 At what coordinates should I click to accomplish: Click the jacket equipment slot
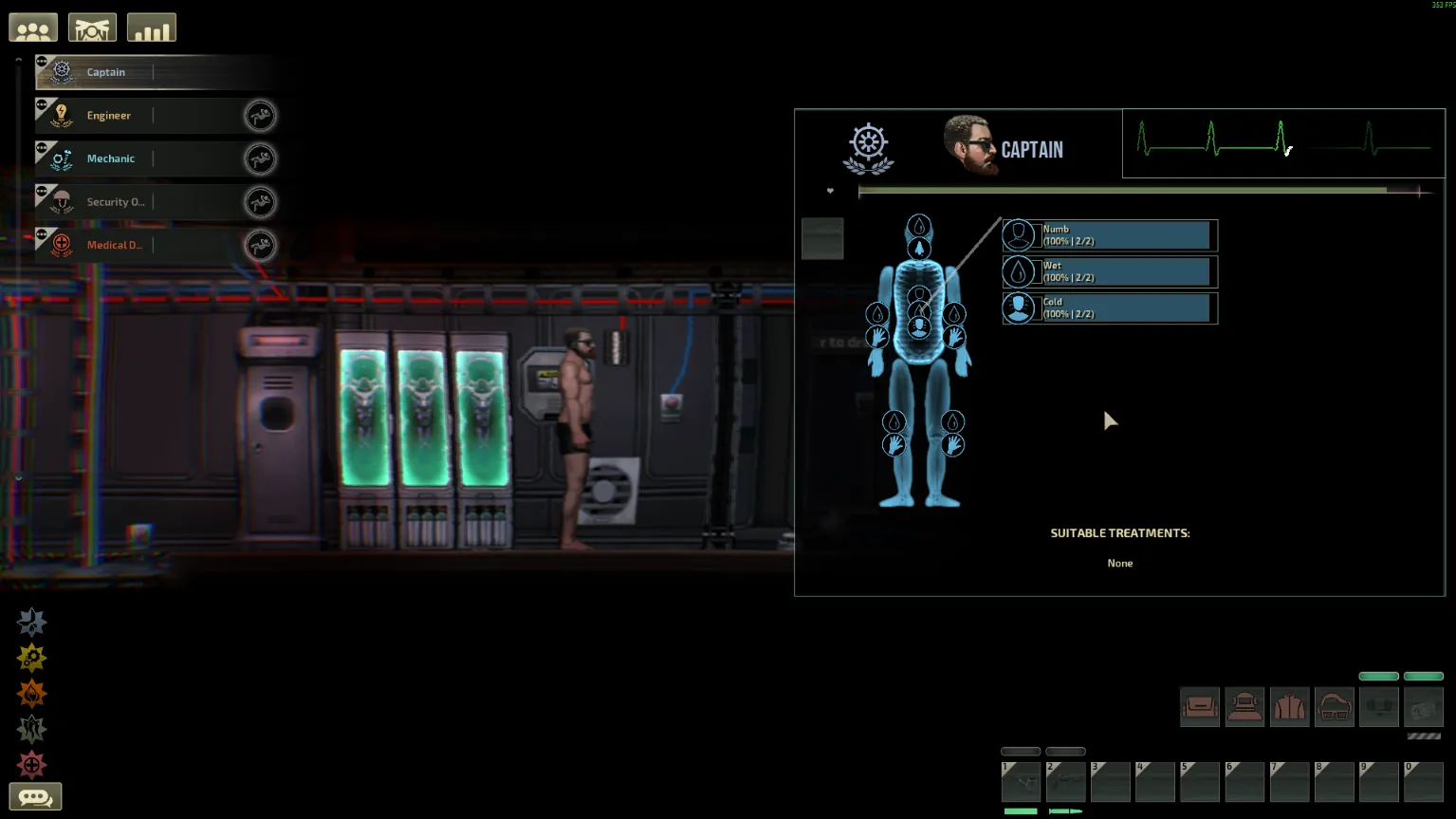point(1289,707)
